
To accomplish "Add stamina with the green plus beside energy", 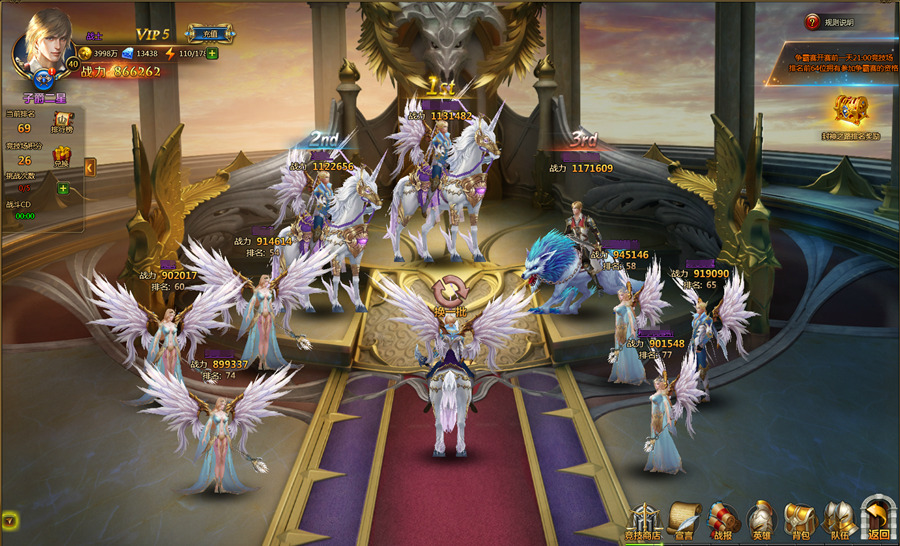I will 212,53.
